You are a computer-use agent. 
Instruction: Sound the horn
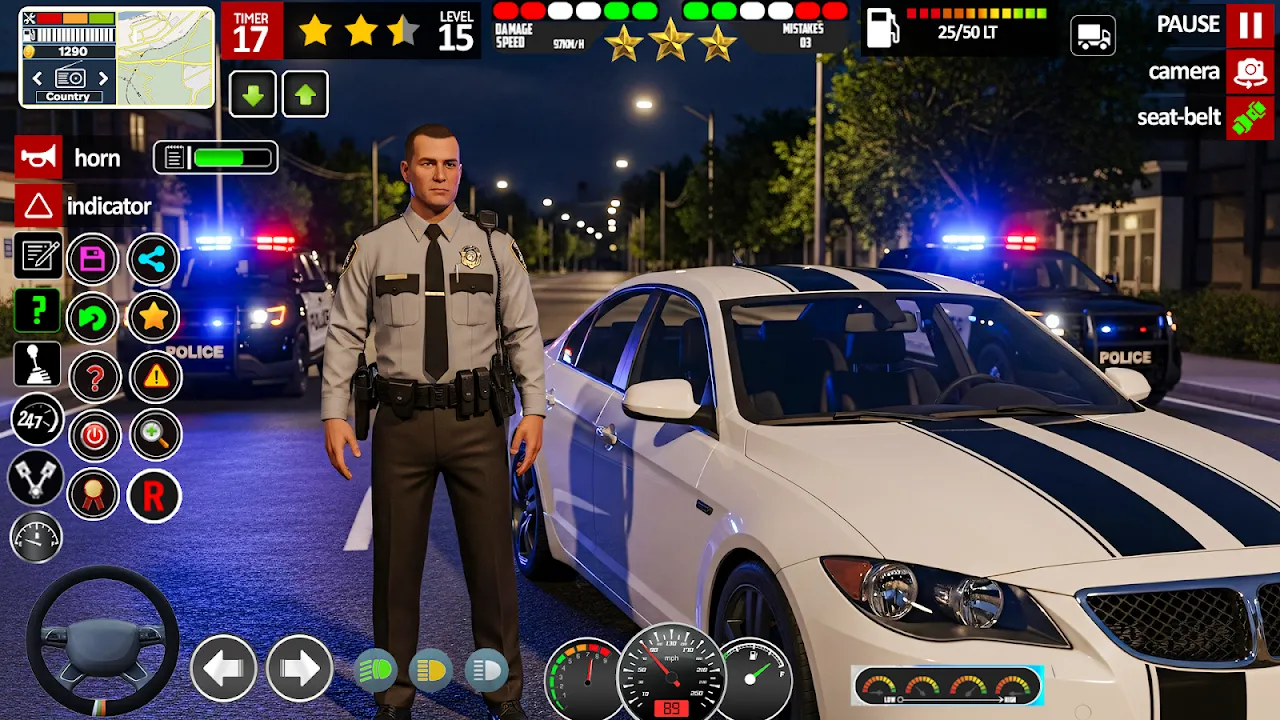[x=39, y=158]
